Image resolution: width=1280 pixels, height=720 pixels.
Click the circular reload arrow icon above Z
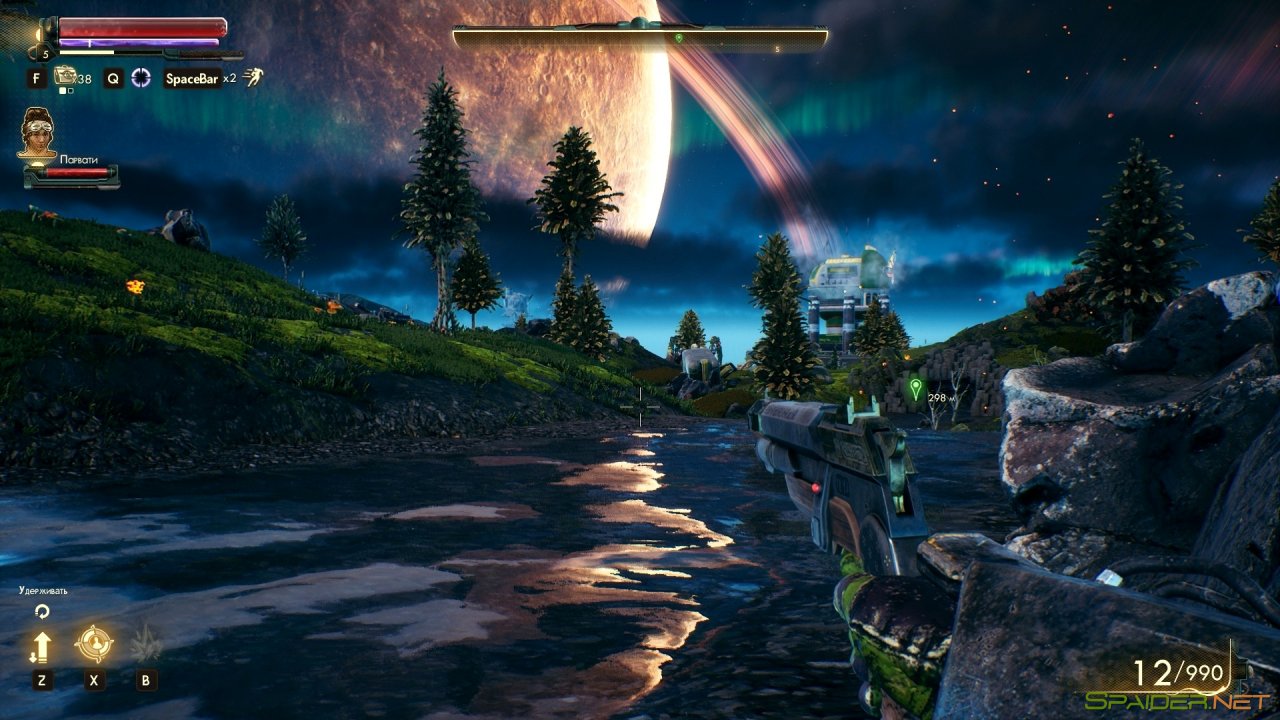[41, 611]
